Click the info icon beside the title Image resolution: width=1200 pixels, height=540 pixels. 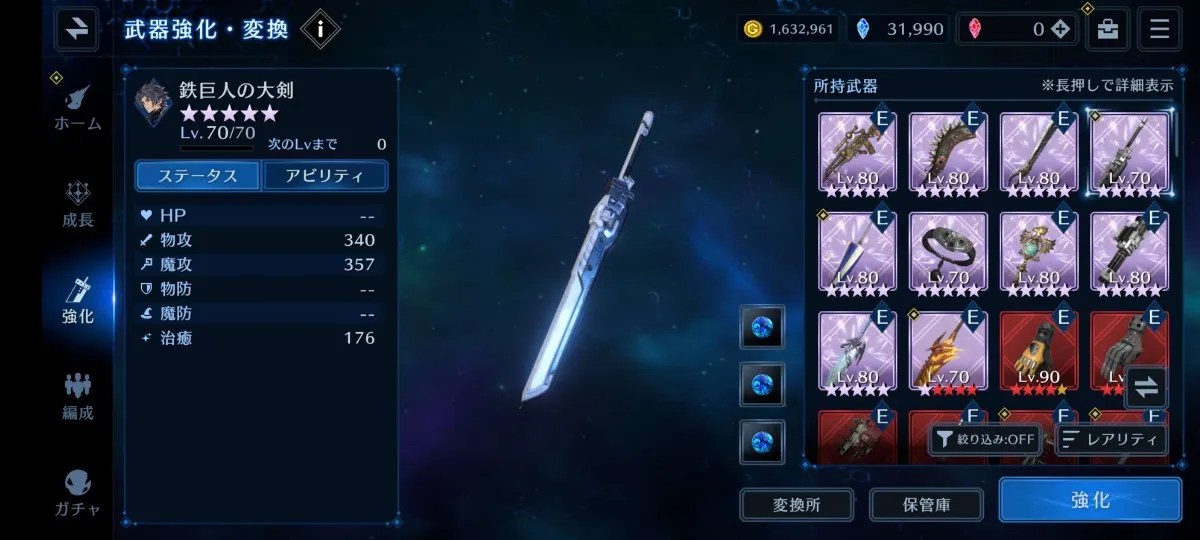pos(320,29)
